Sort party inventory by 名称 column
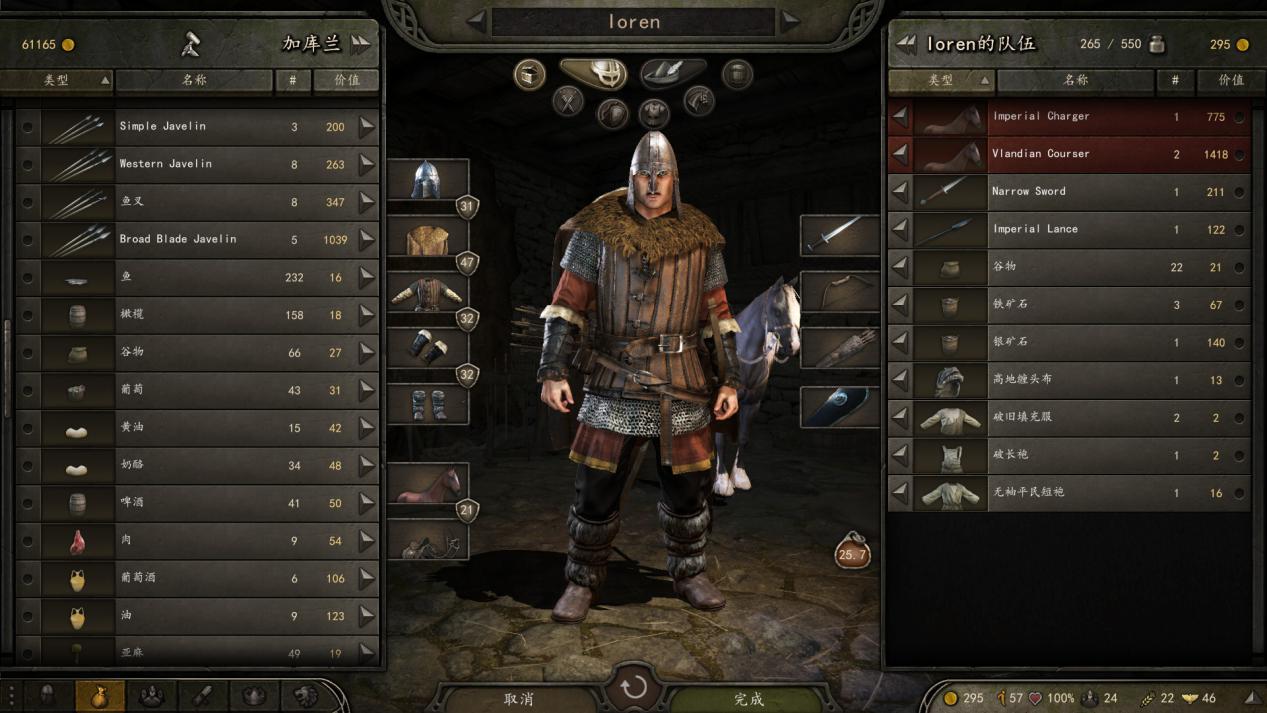1267x713 pixels. 1075,80
